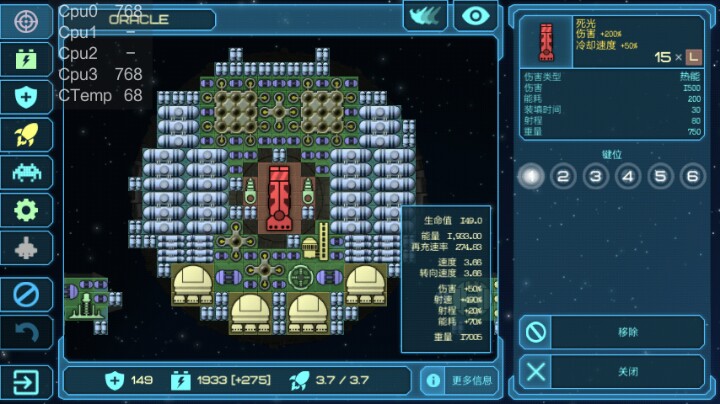This screenshot has width=720, height=404.
Task: Remove the module (移除)
Action: 612,331
